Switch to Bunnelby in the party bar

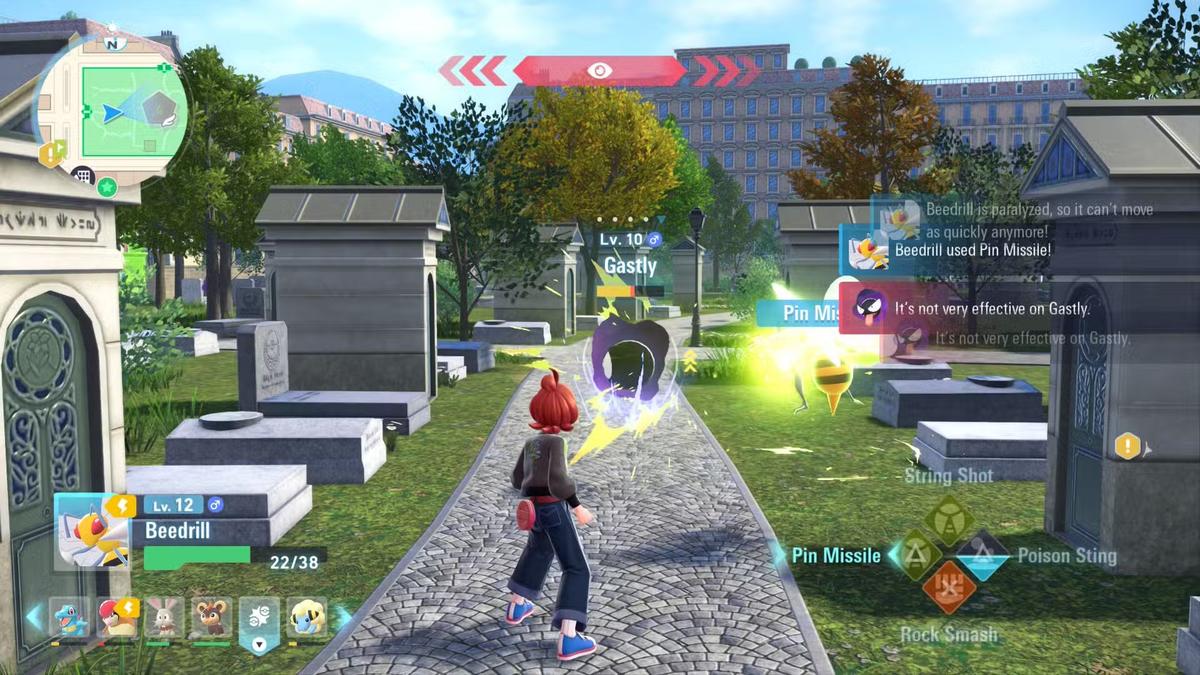pos(163,618)
